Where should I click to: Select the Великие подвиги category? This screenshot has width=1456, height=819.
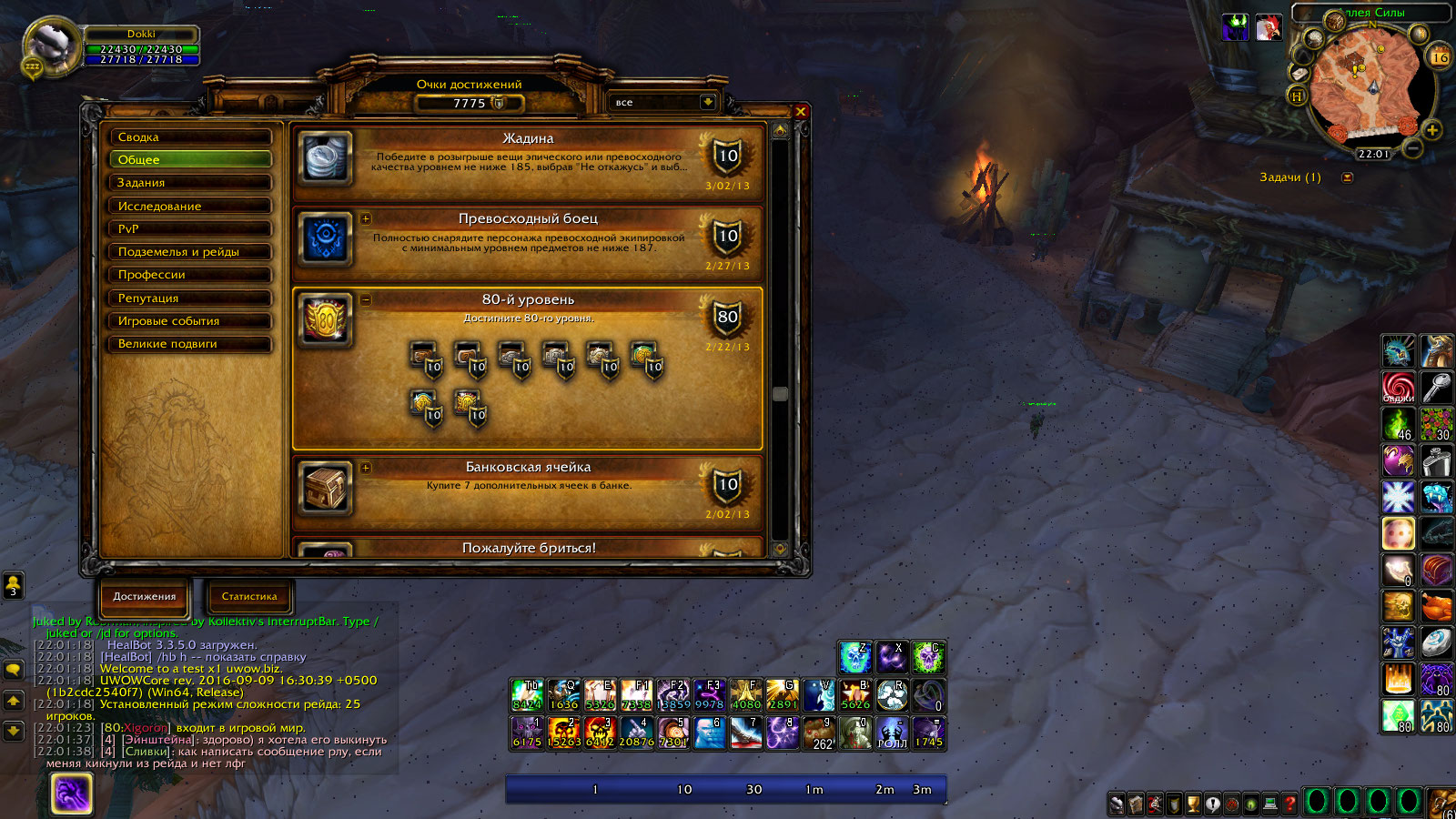click(190, 344)
